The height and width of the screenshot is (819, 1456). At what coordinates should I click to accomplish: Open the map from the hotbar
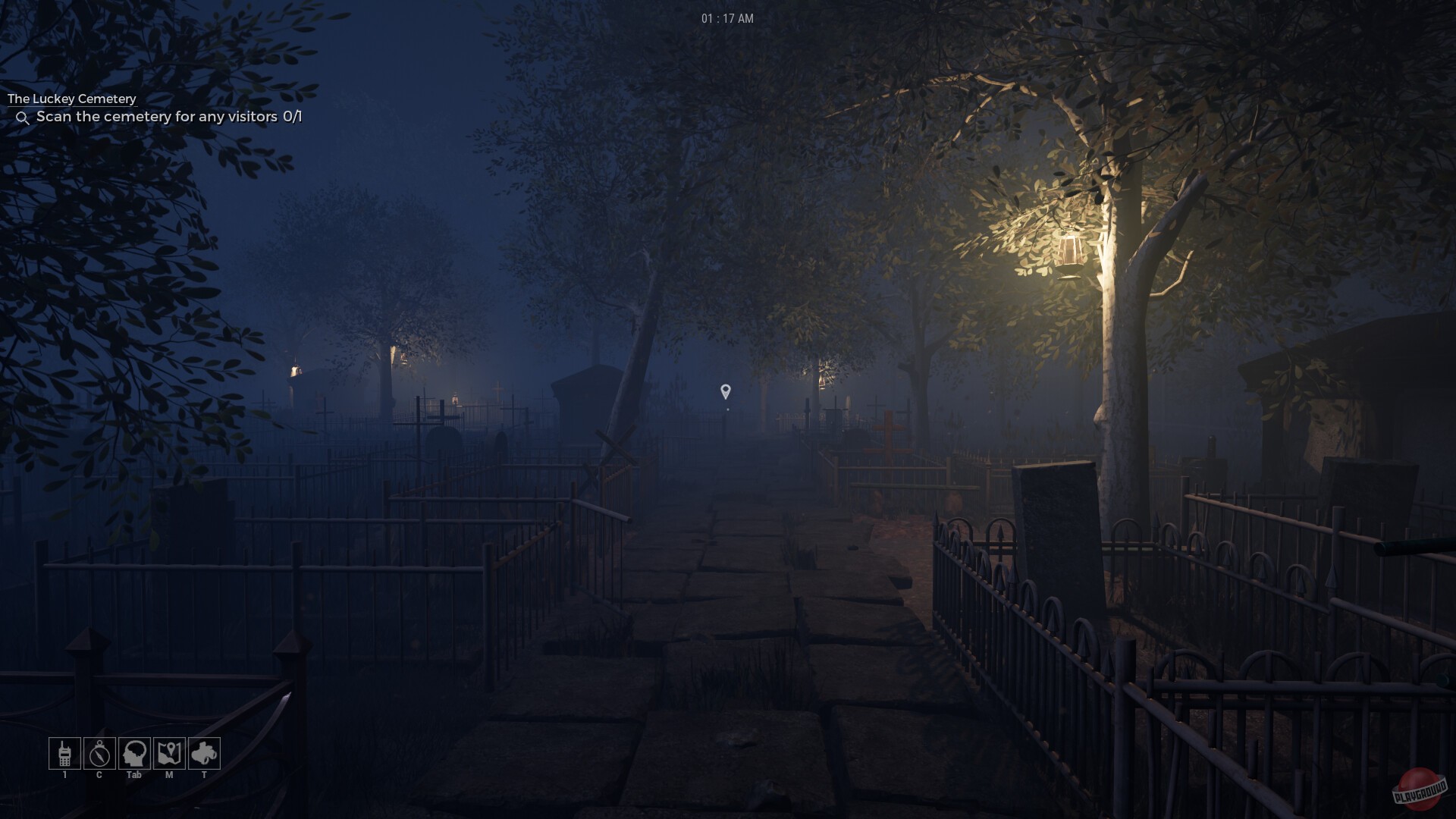point(168,754)
